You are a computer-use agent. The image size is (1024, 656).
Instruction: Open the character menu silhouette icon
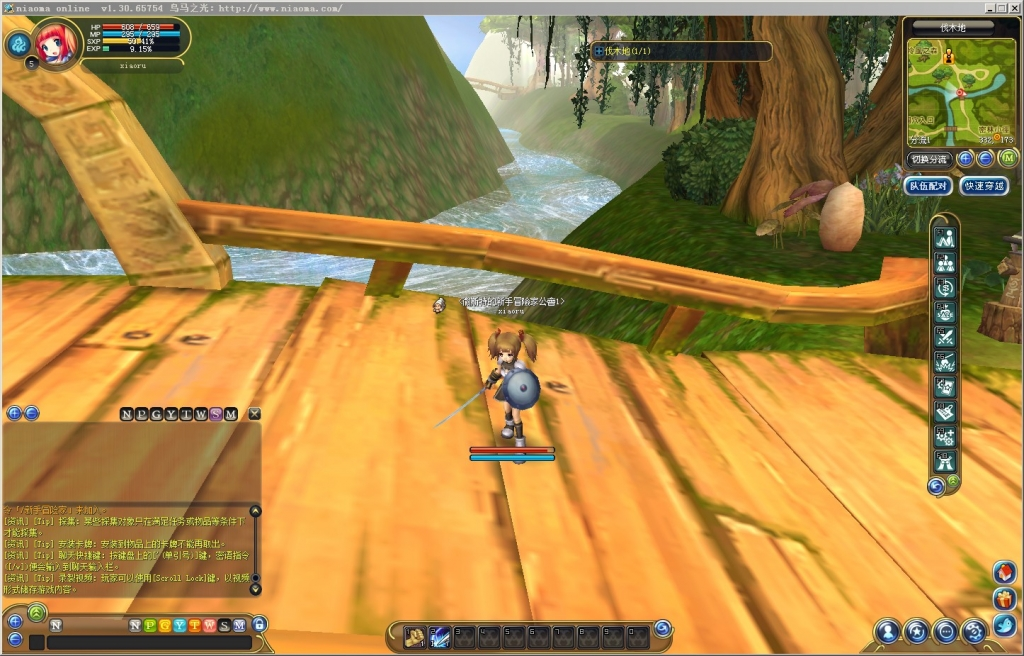(x=886, y=631)
